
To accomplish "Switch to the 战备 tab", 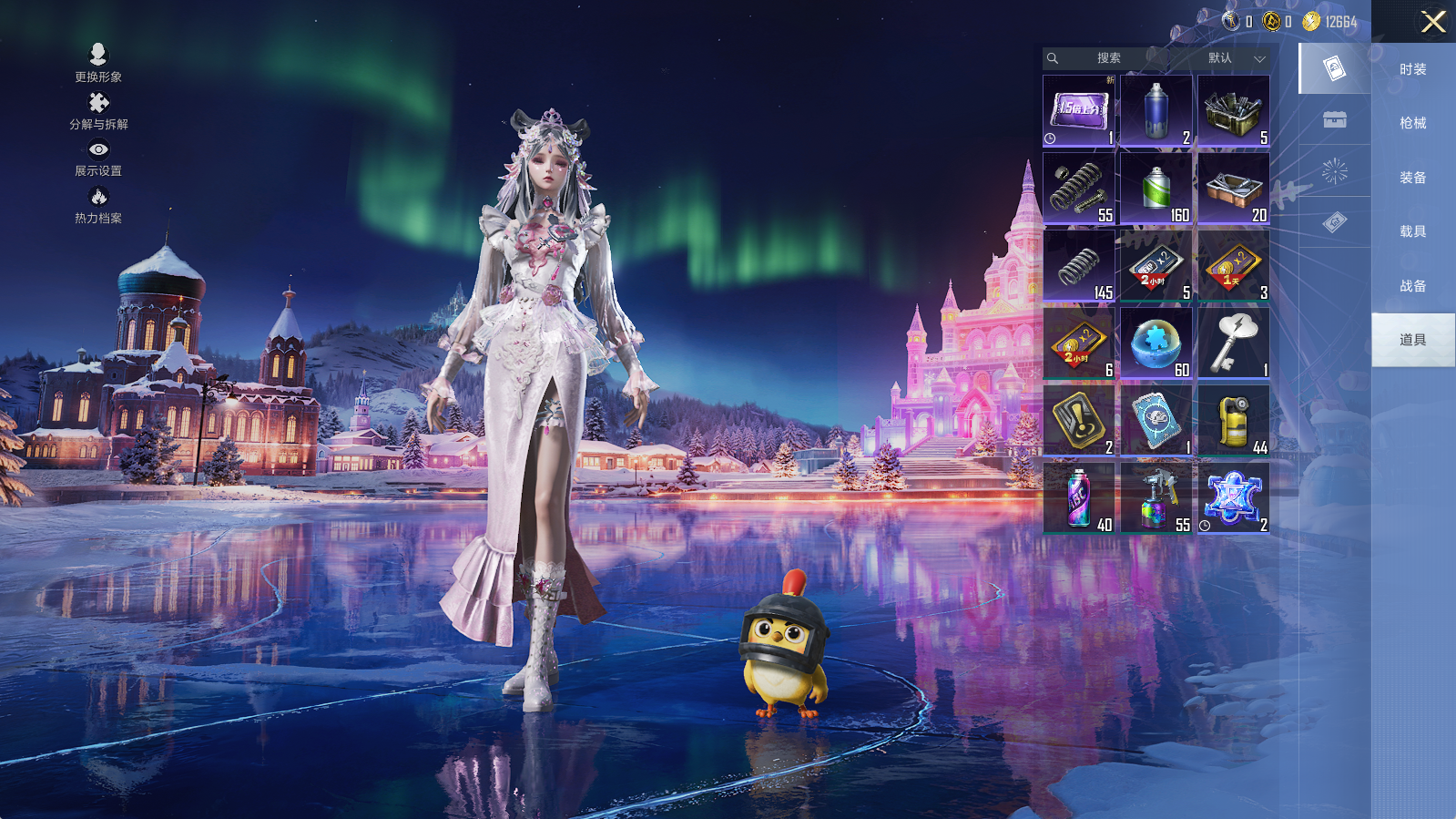I will click(1412, 286).
